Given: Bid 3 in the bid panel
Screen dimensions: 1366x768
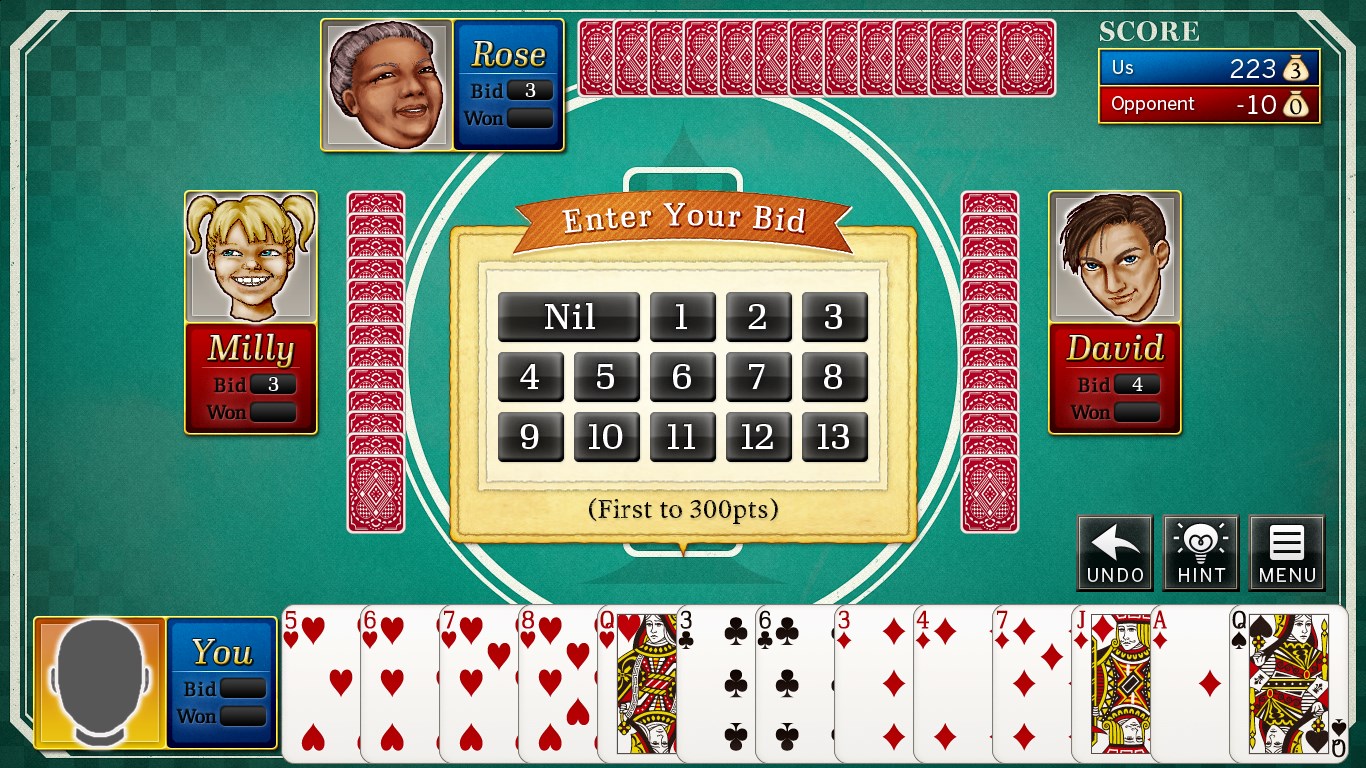Looking at the screenshot, I should click(x=834, y=317).
